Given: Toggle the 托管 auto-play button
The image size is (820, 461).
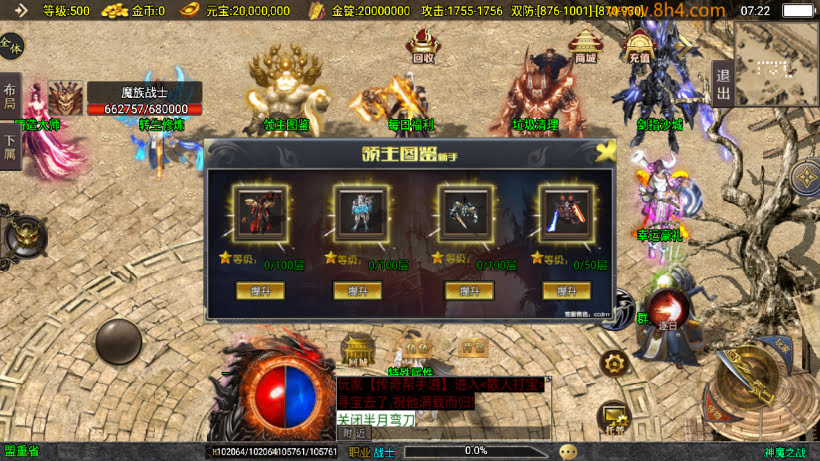Looking at the screenshot, I should [613, 418].
